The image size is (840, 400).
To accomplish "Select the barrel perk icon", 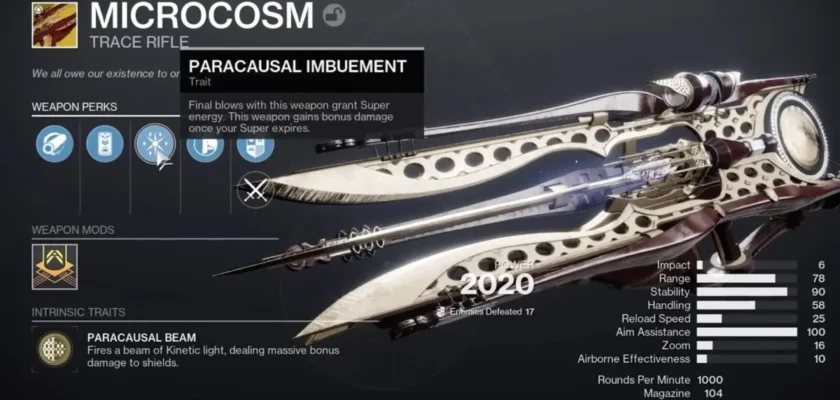I will (x=54, y=144).
